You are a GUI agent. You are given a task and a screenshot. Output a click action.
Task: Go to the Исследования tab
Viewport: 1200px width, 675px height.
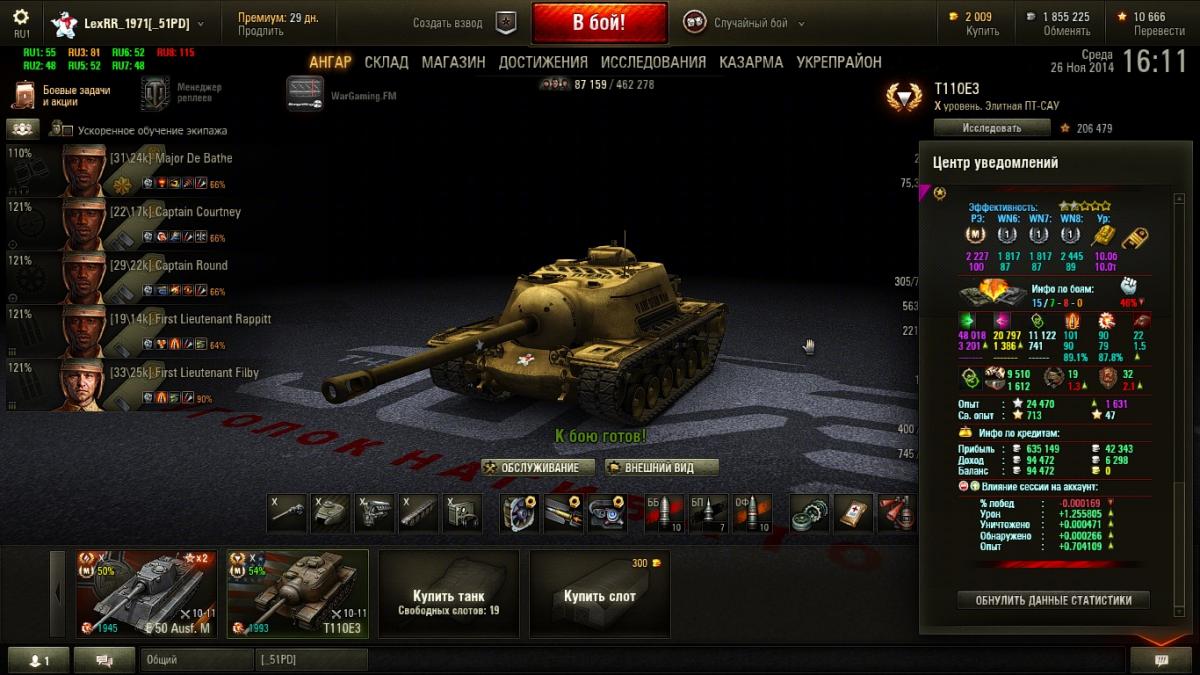(x=653, y=62)
